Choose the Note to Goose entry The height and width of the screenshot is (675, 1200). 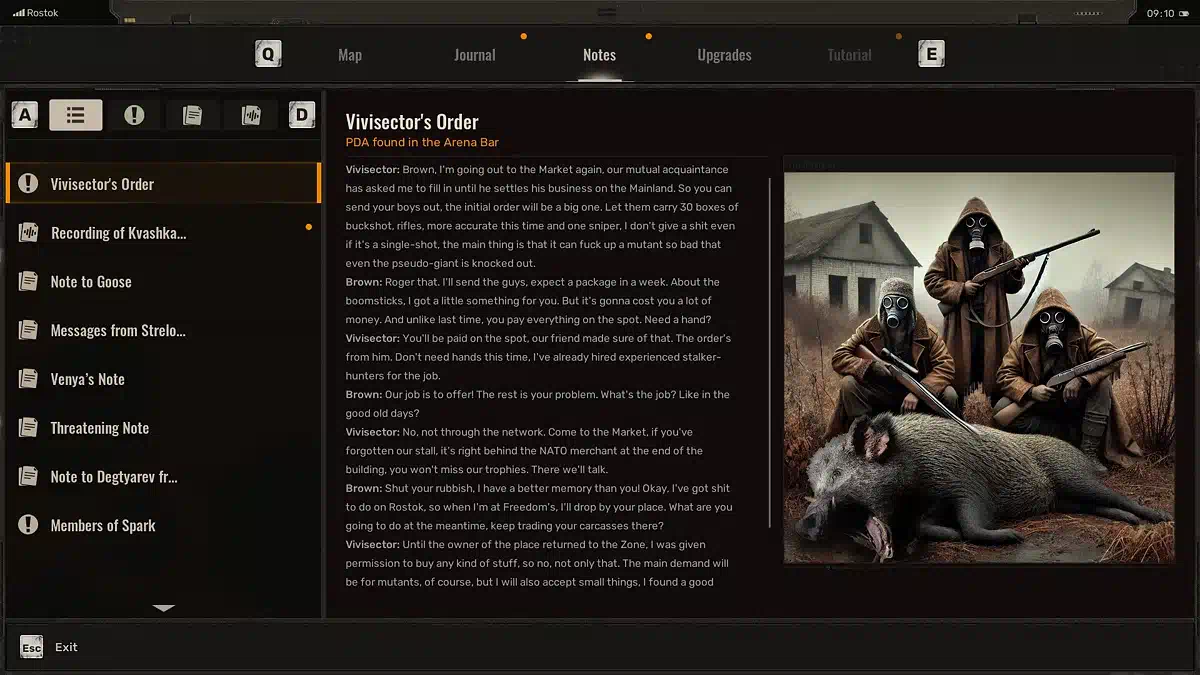tap(163, 282)
